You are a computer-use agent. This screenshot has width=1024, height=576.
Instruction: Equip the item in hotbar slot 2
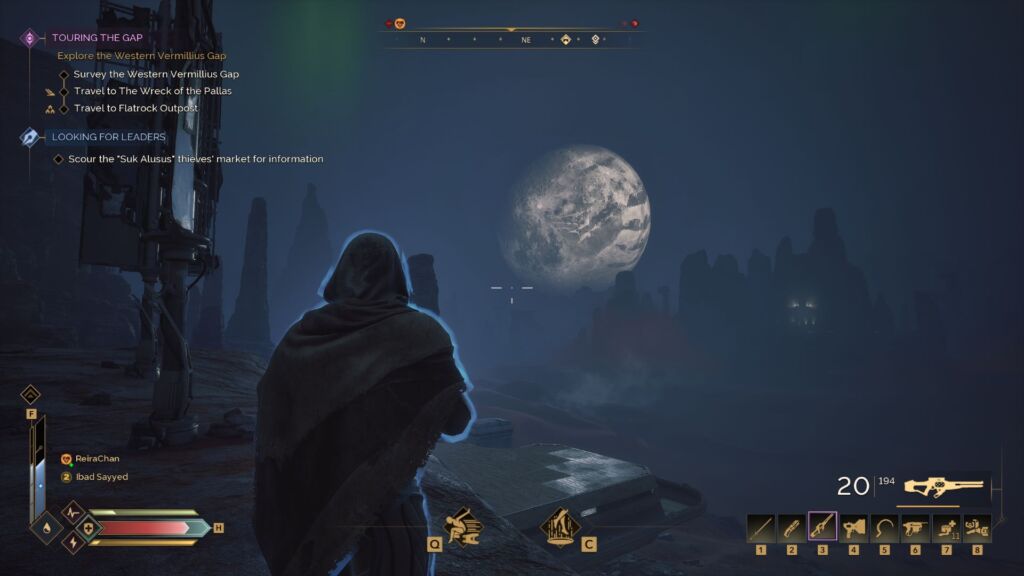click(x=792, y=527)
